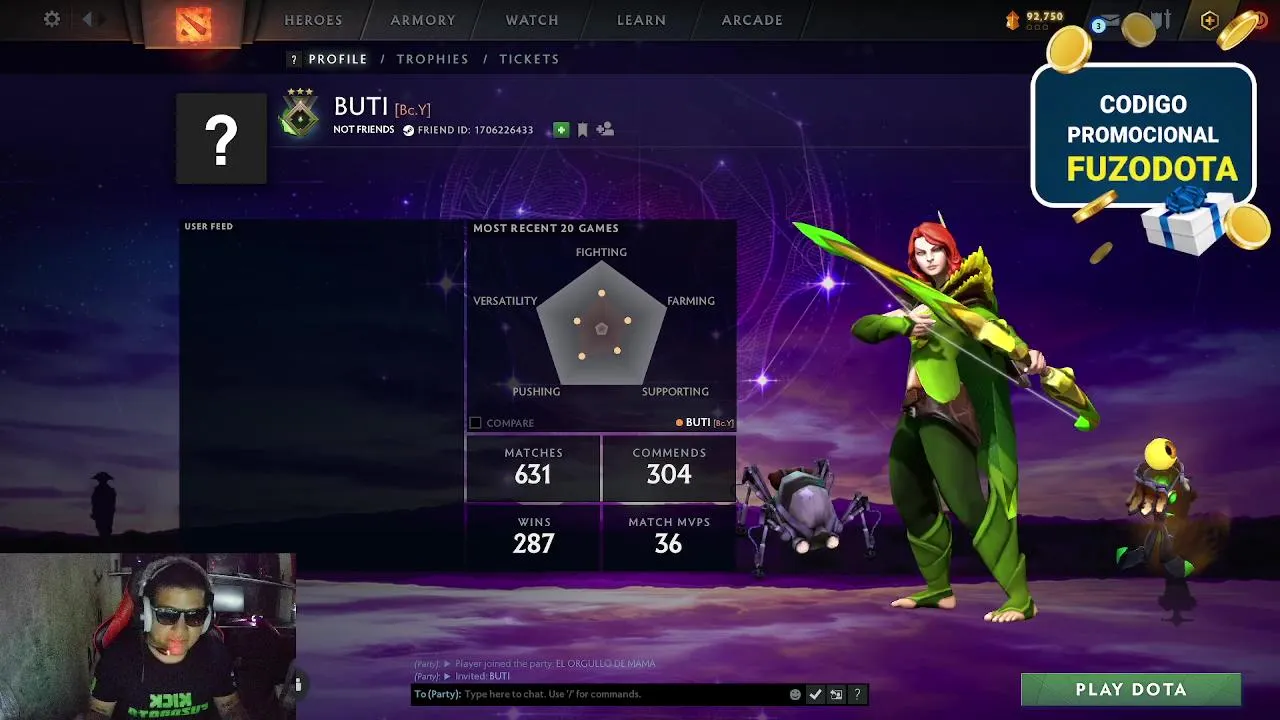Open the Arcade menu
This screenshot has height=720, width=1280.
click(752, 20)
